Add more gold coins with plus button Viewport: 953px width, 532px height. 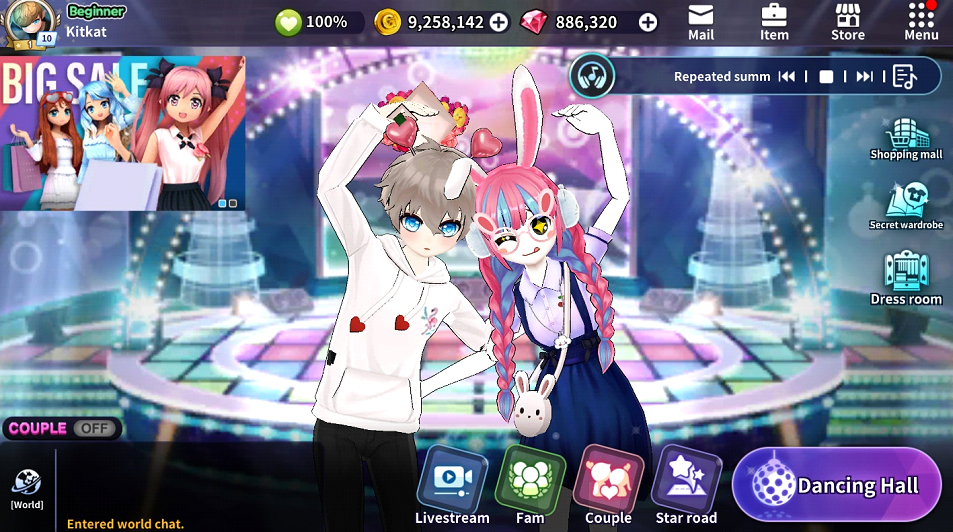(x=498, y=22)
